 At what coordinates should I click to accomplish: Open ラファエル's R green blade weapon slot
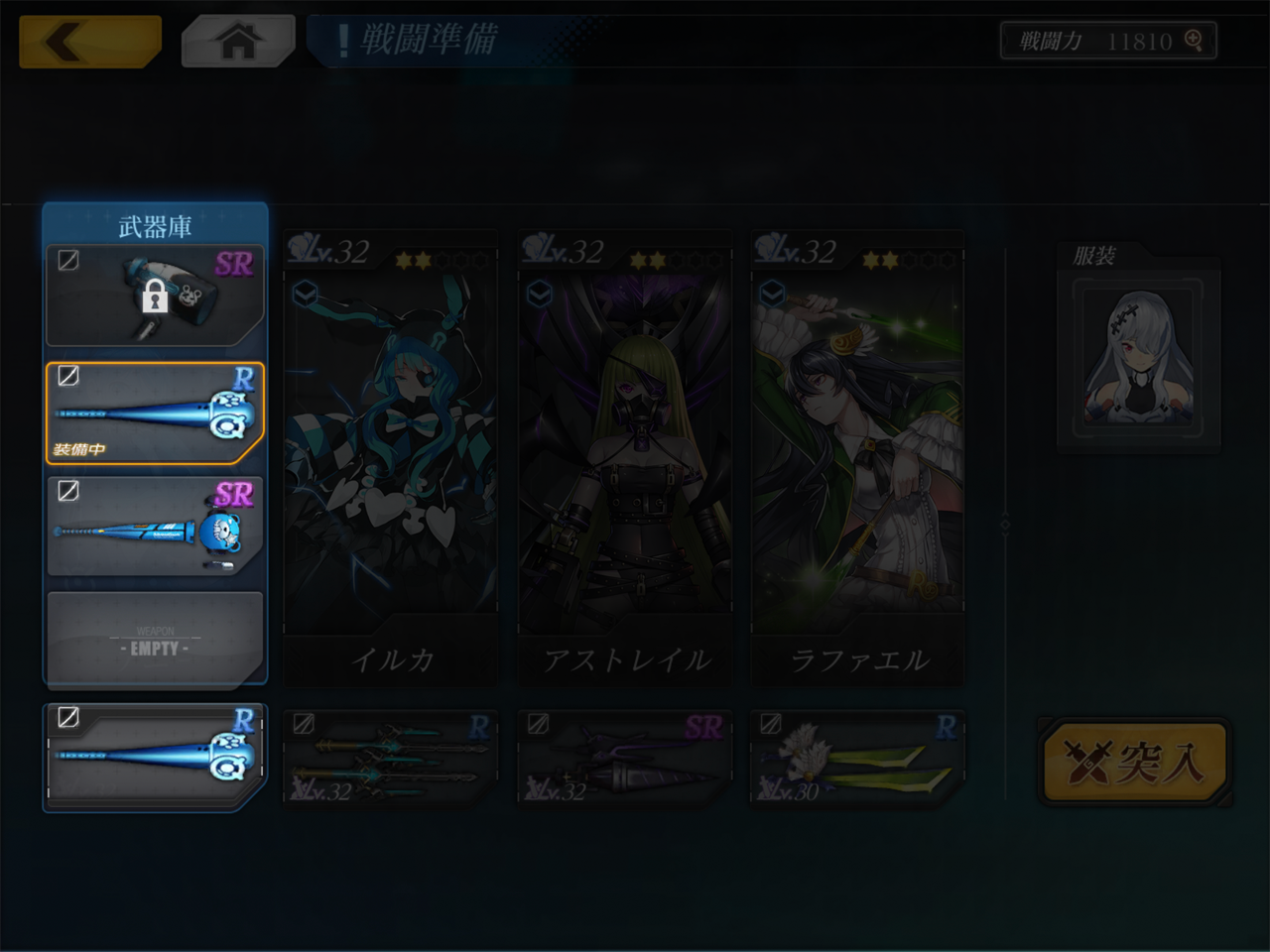[x=858, y=758]
